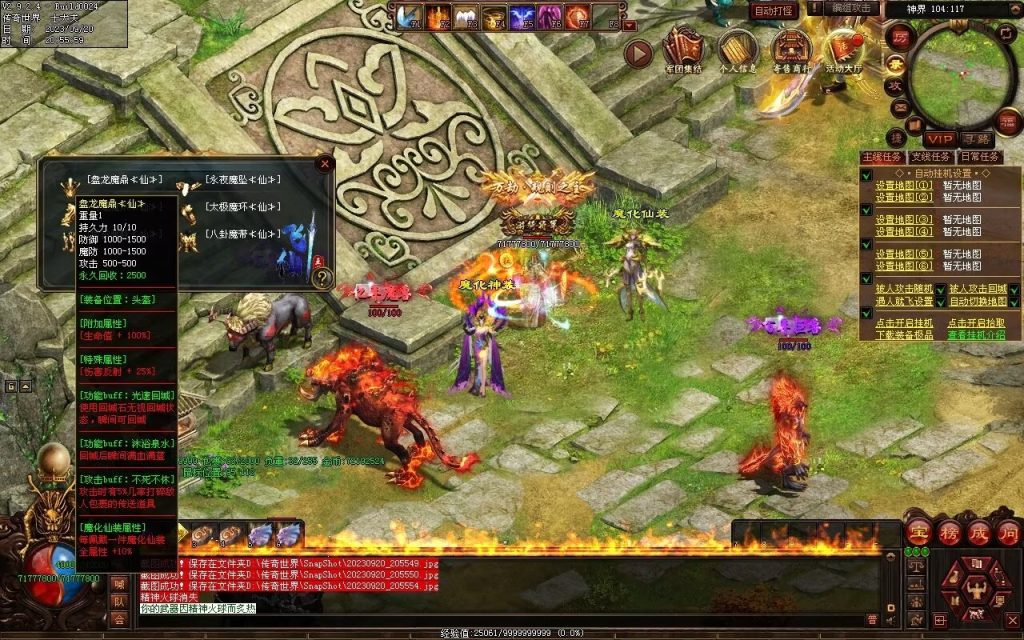This screenshot has width=1024, height=640.
Task: Close the equipment tooltip panel
Action: (324, 163)
